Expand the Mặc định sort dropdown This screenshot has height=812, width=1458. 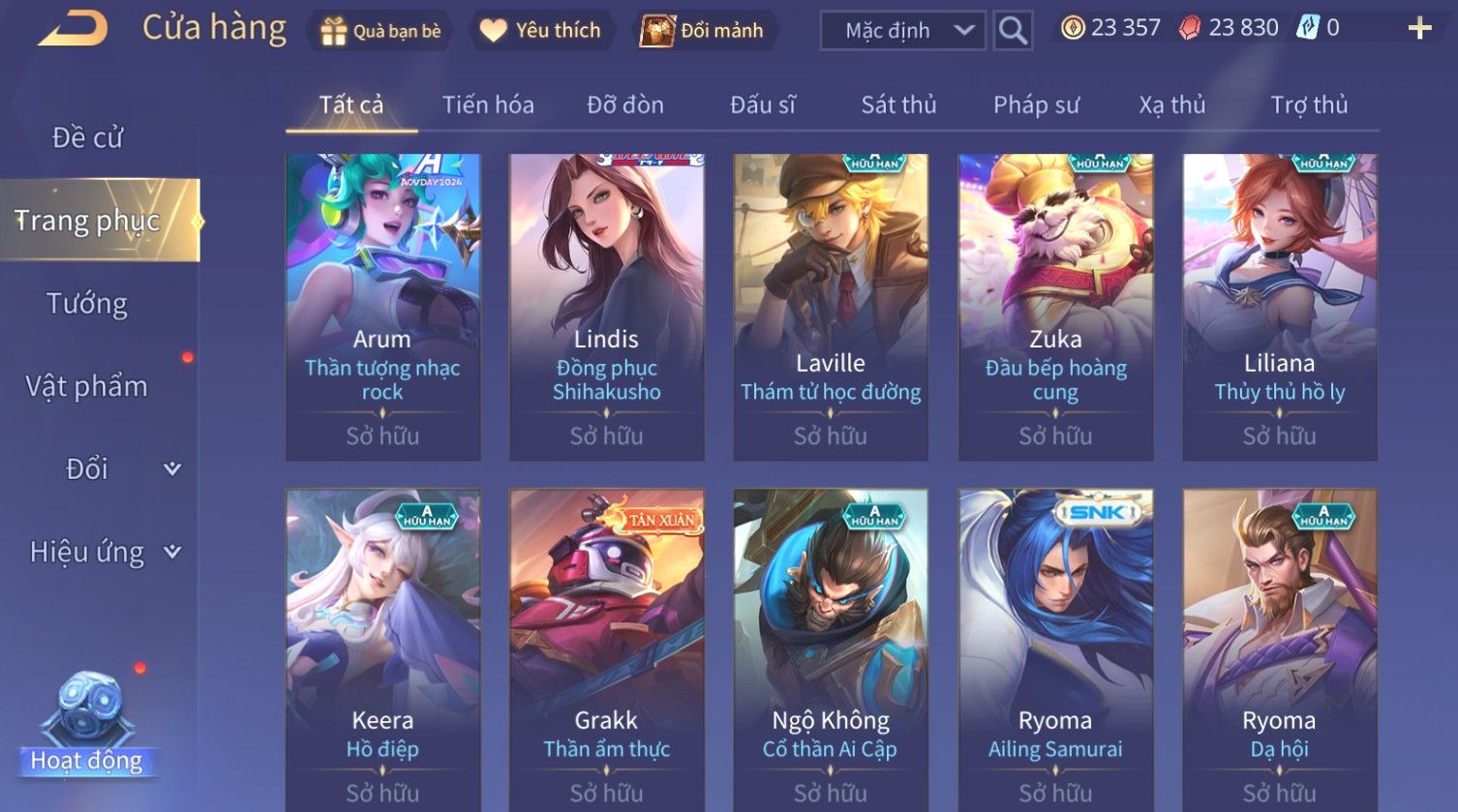tap(902, 31)
